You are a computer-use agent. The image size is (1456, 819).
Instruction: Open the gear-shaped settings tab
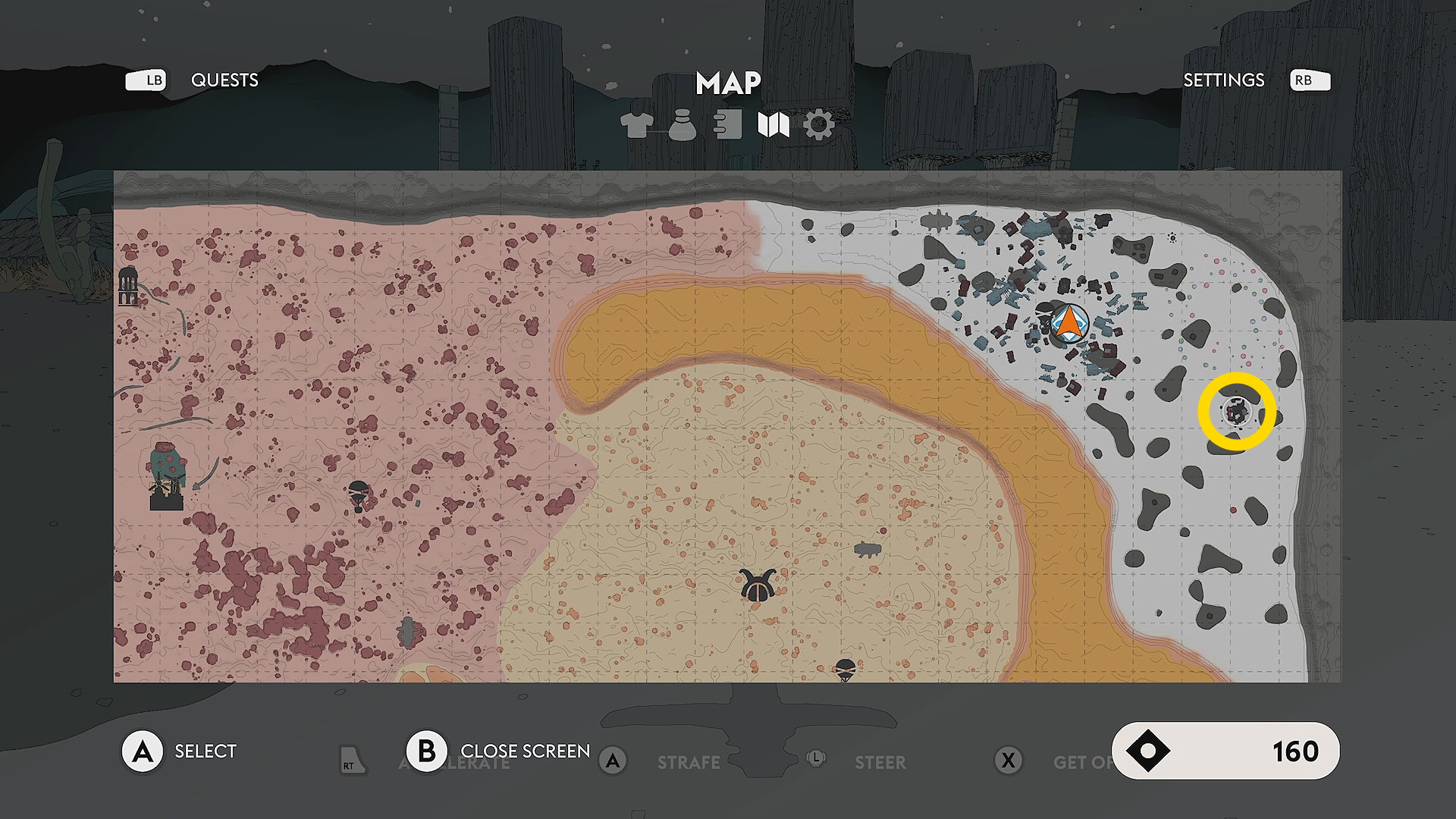click(x=819, y=125)
